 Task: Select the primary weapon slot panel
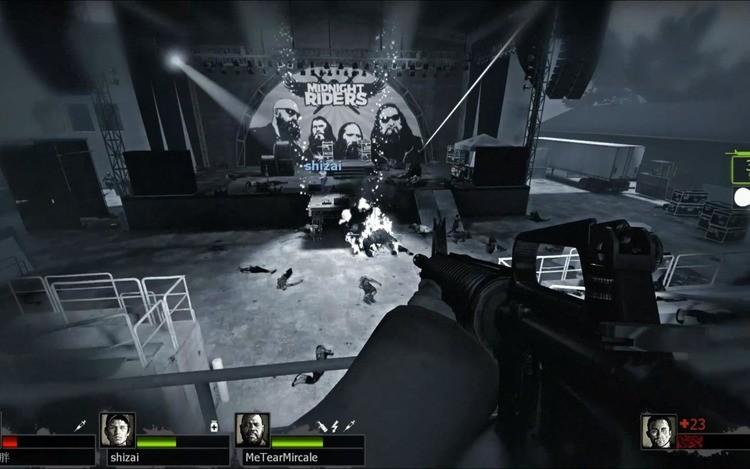pyautogui.click(x=740, y=168)
